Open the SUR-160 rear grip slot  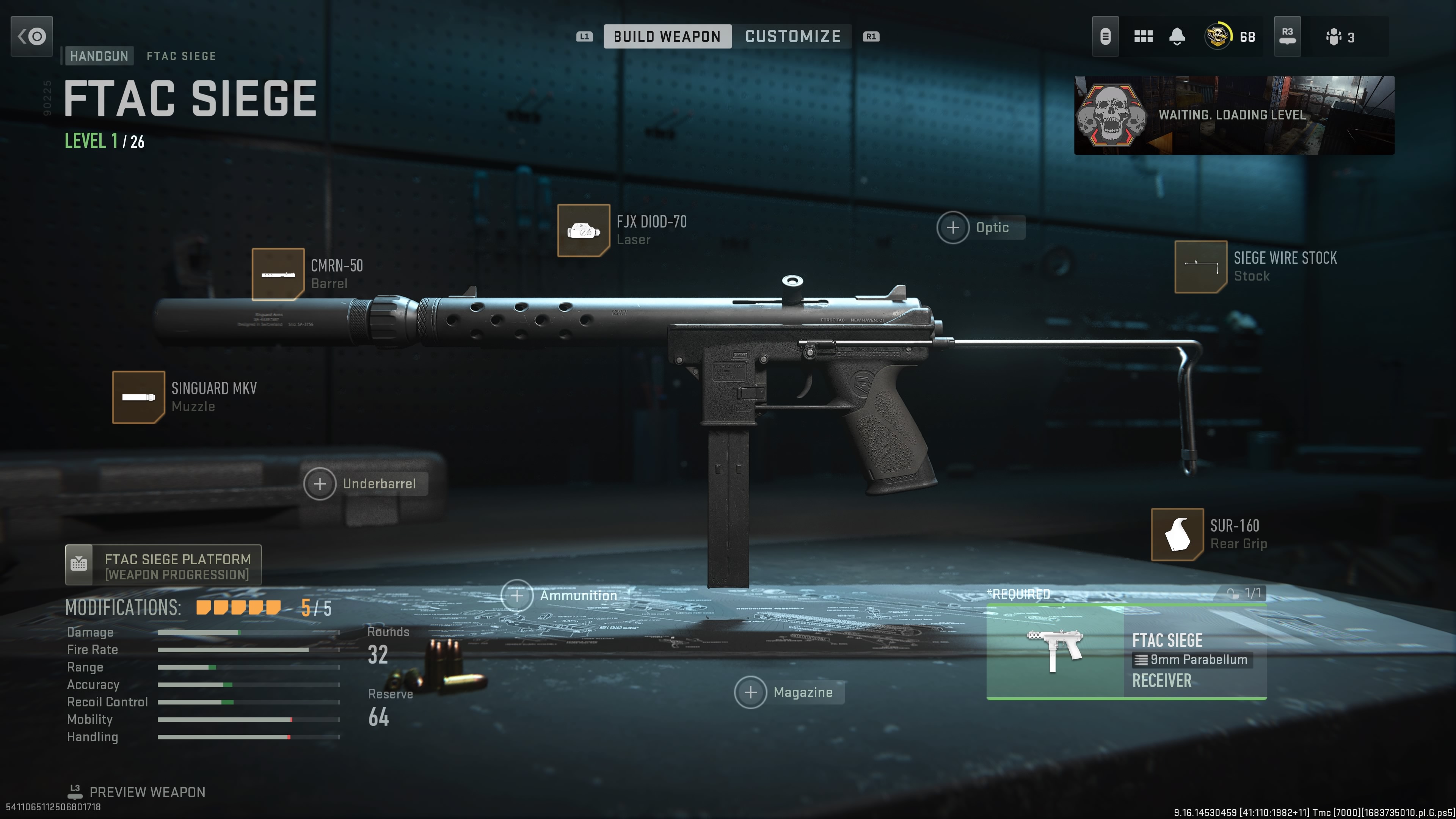click(1177, 534)
